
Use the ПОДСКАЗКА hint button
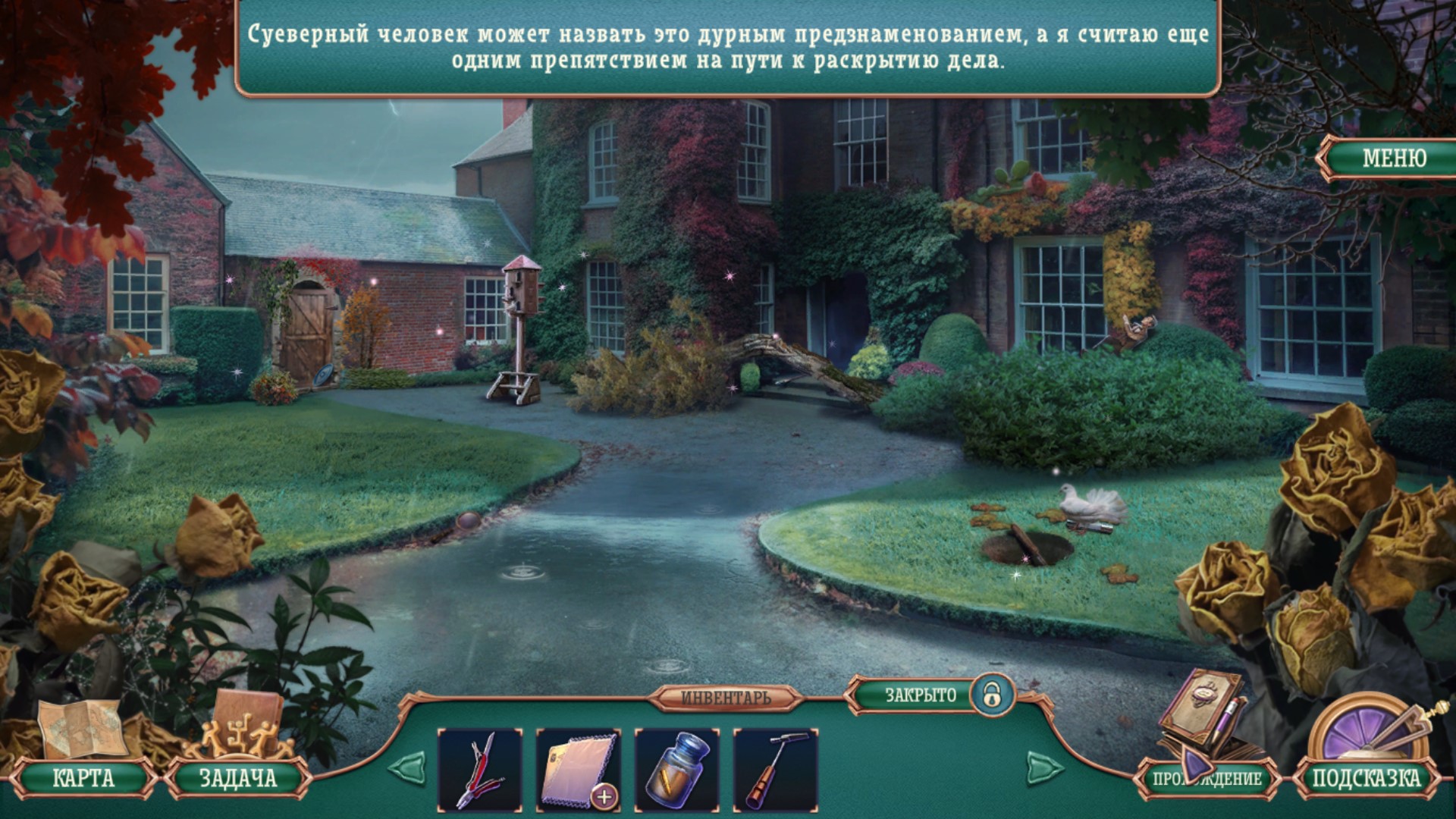tap(1366, 778)
